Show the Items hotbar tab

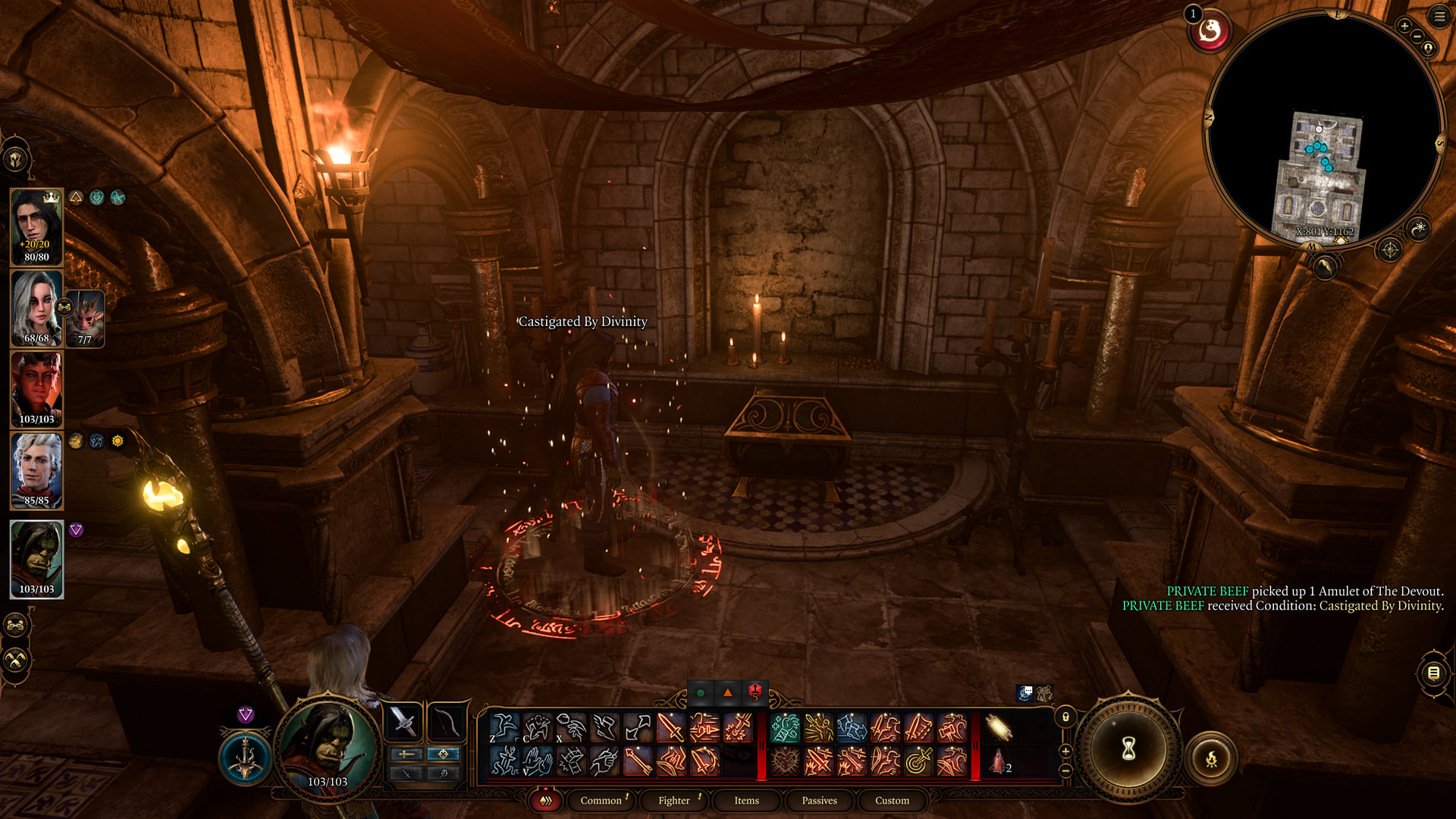point(746,800)
